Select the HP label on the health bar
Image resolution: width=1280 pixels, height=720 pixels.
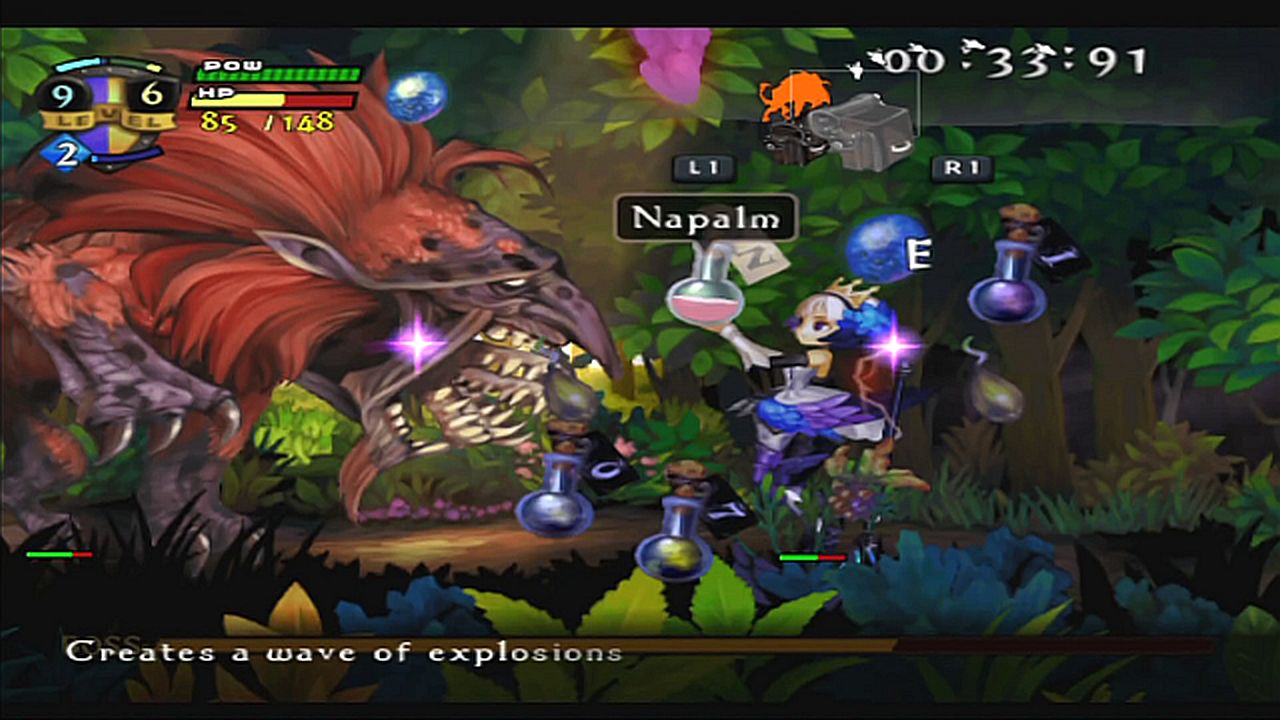216,92
